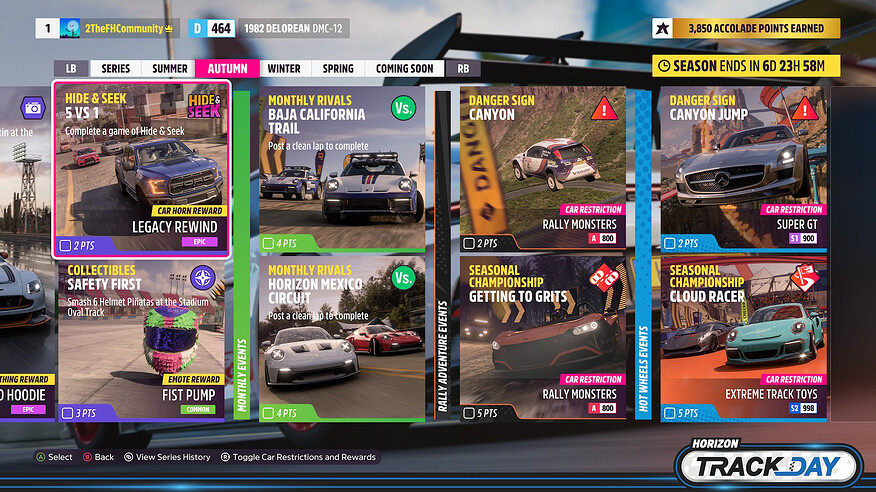Click the 2TheFHCommunity player name
876x492 pixels.
[x=124, y=29]
